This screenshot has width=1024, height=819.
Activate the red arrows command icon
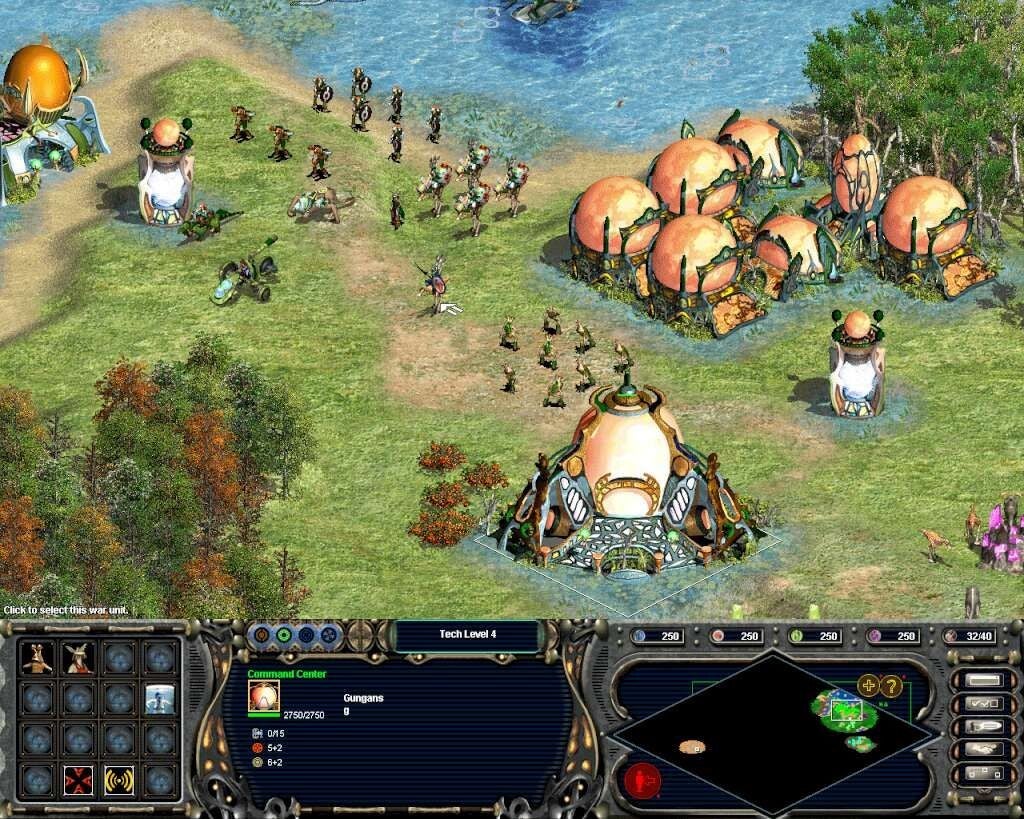click(x=78, y=780)
